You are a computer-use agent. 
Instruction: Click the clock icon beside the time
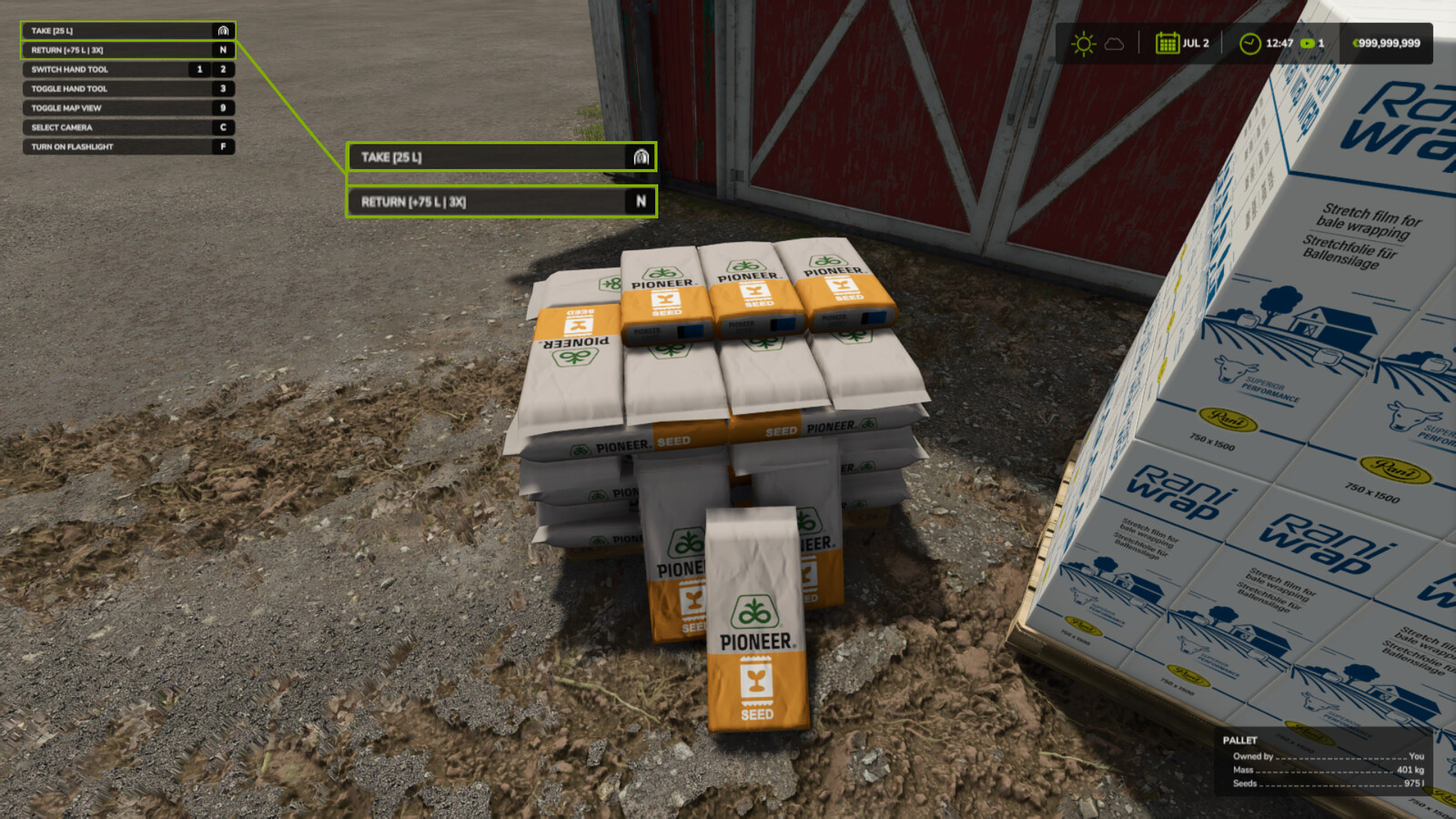coord(1250,44)
